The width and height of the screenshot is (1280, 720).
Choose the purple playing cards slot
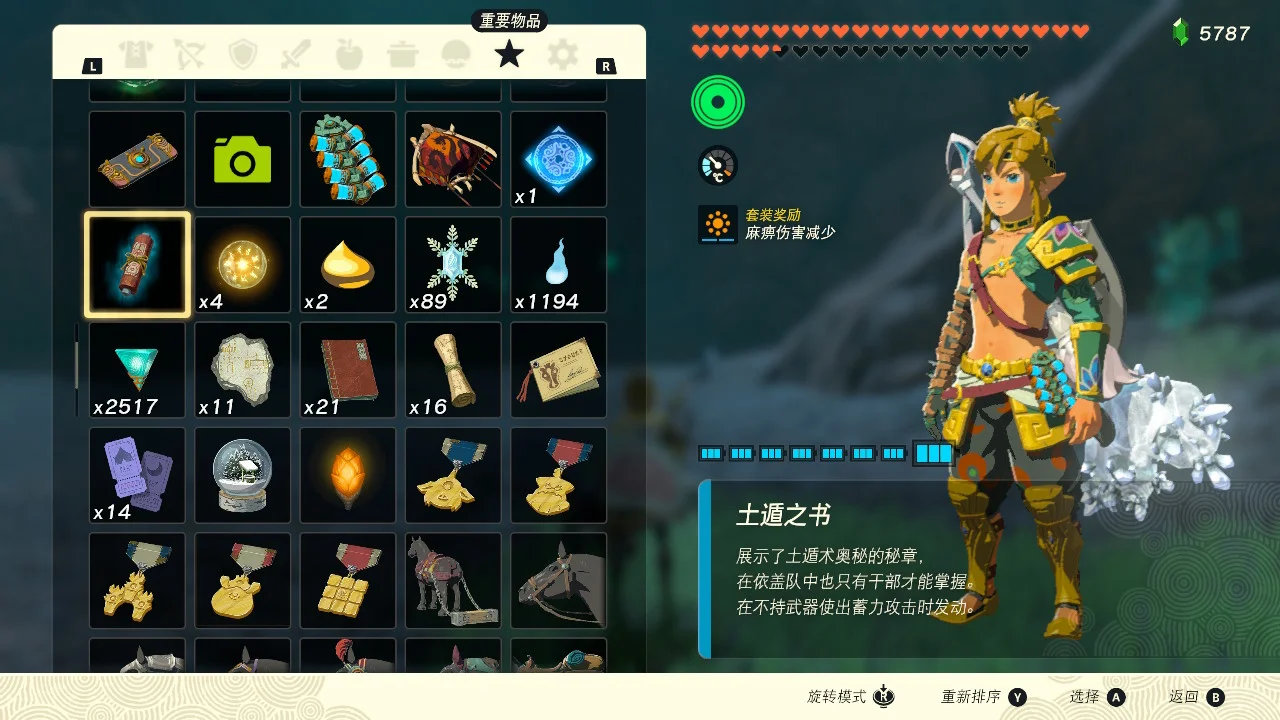pyautogui.click(x=137, y=475)
